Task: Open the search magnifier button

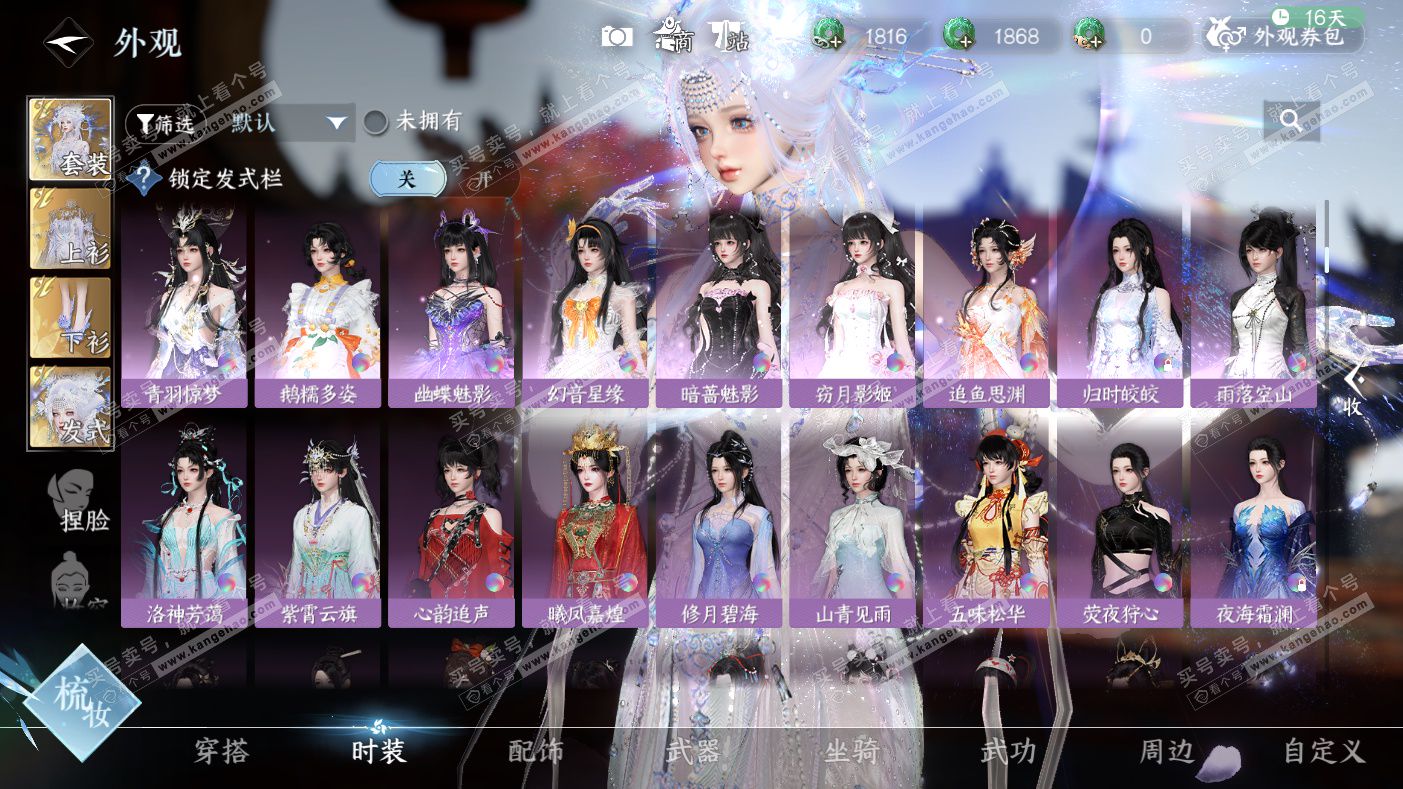Action: [1291, 120]
